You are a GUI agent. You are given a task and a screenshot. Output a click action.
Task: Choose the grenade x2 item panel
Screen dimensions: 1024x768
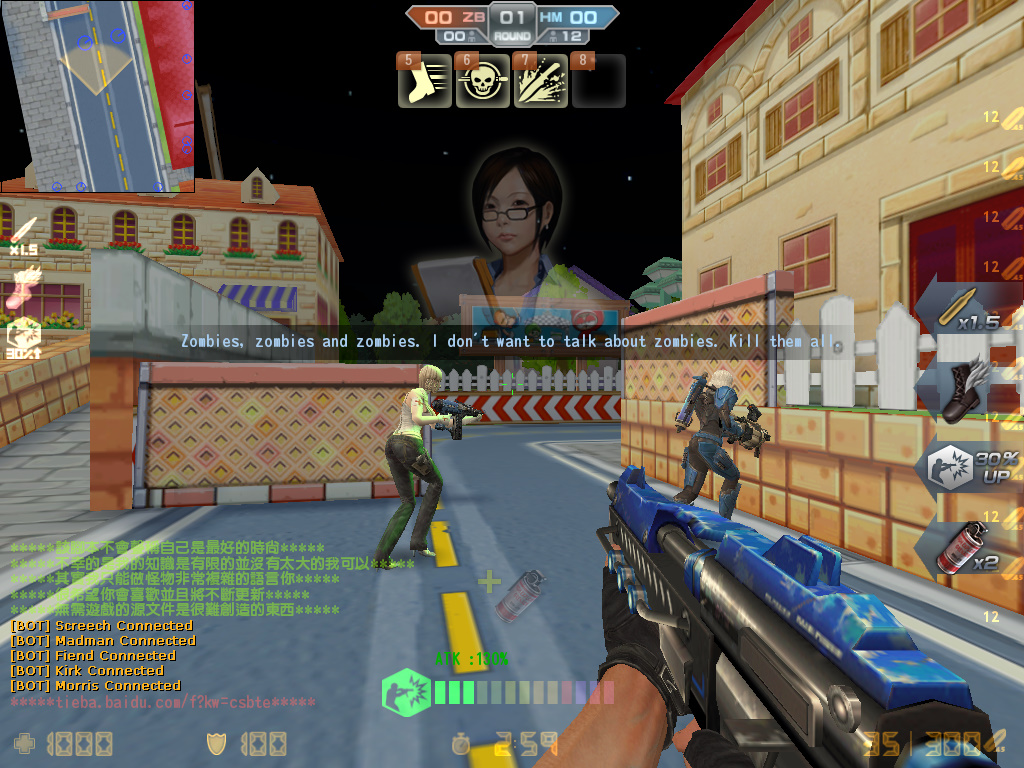(966, 548)
